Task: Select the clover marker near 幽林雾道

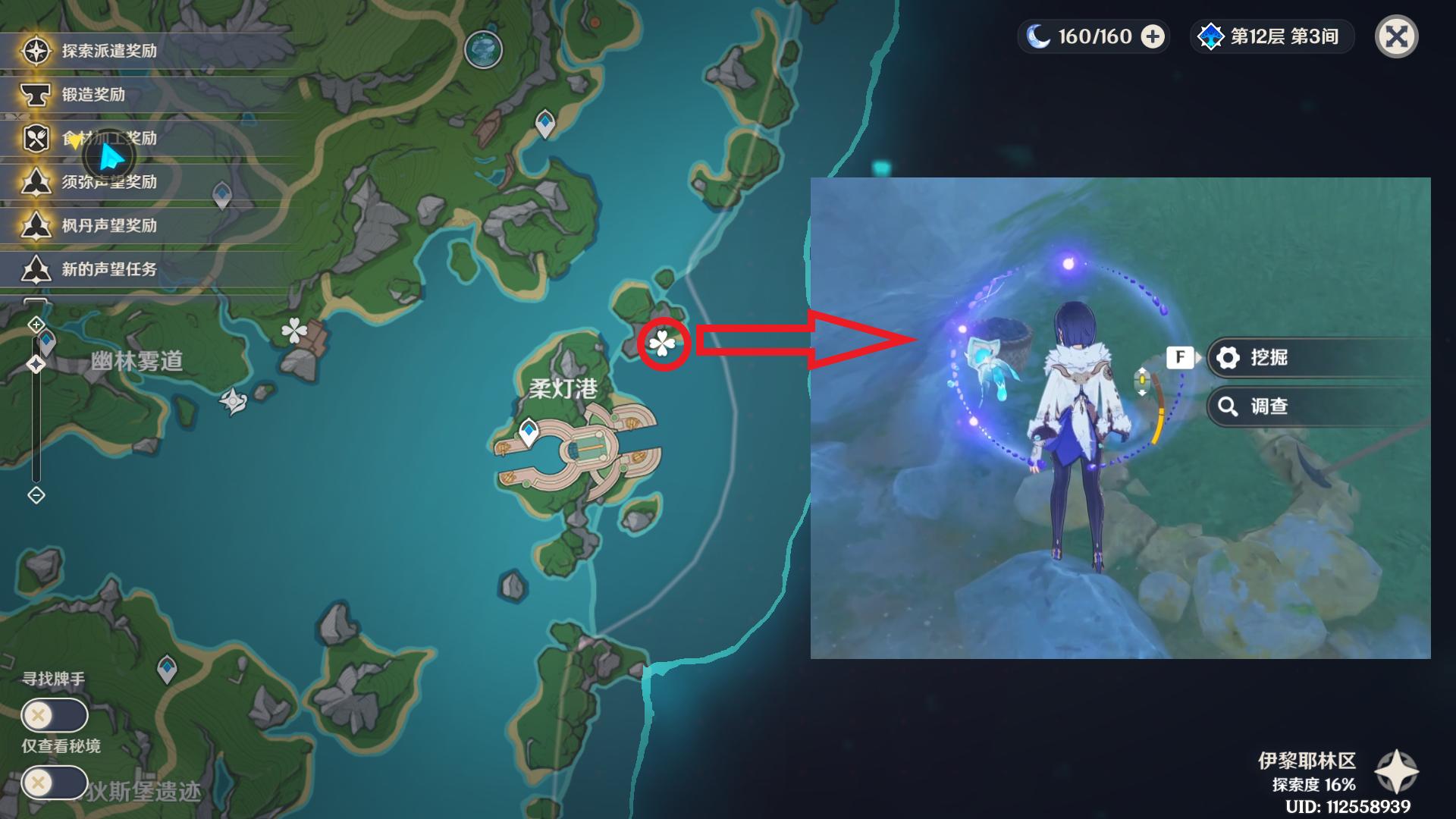Action: (294, 331)
